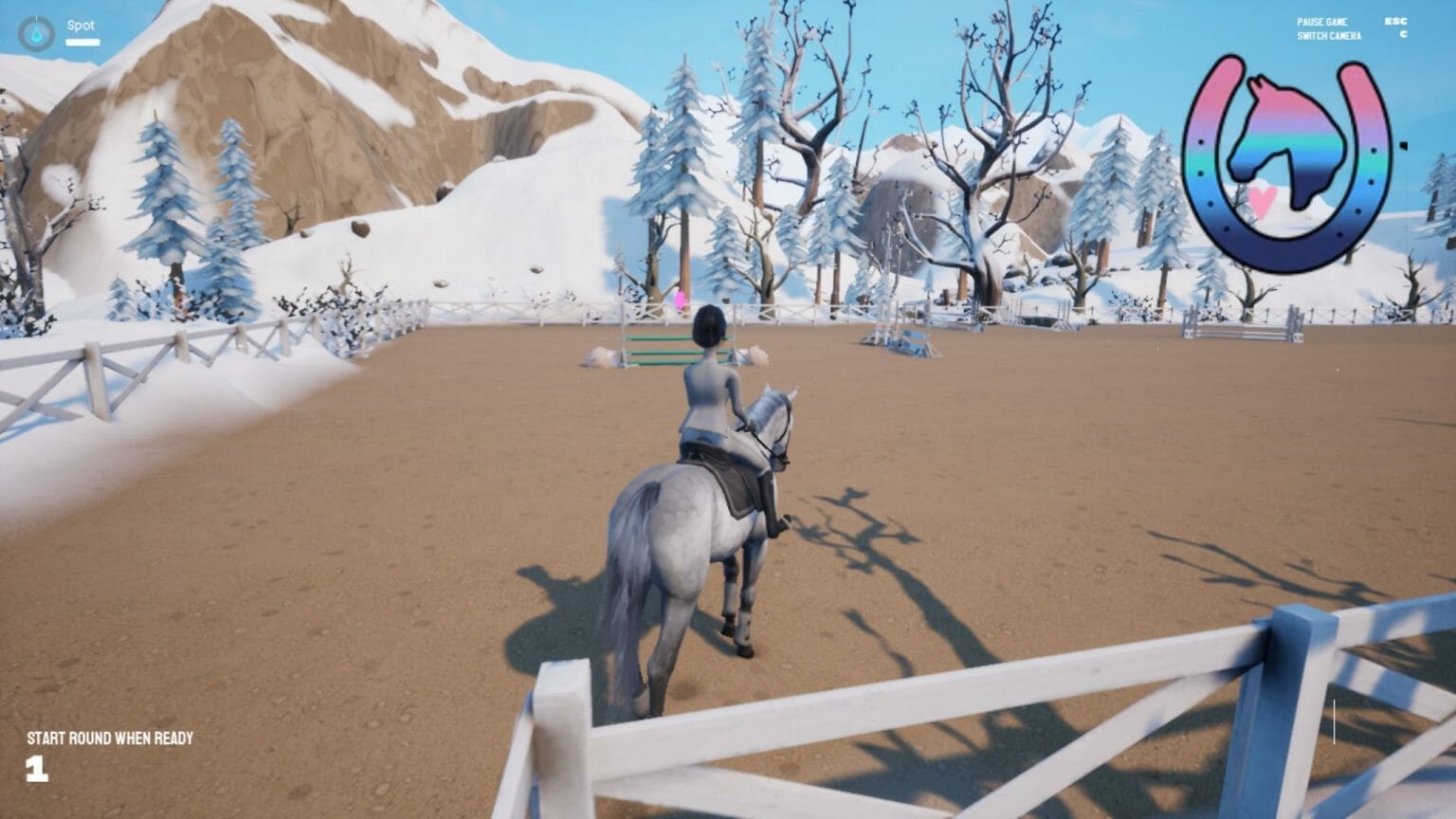
Task: Toggle SWITCH CAMERA view
Action: click(x=1329, y=35)
